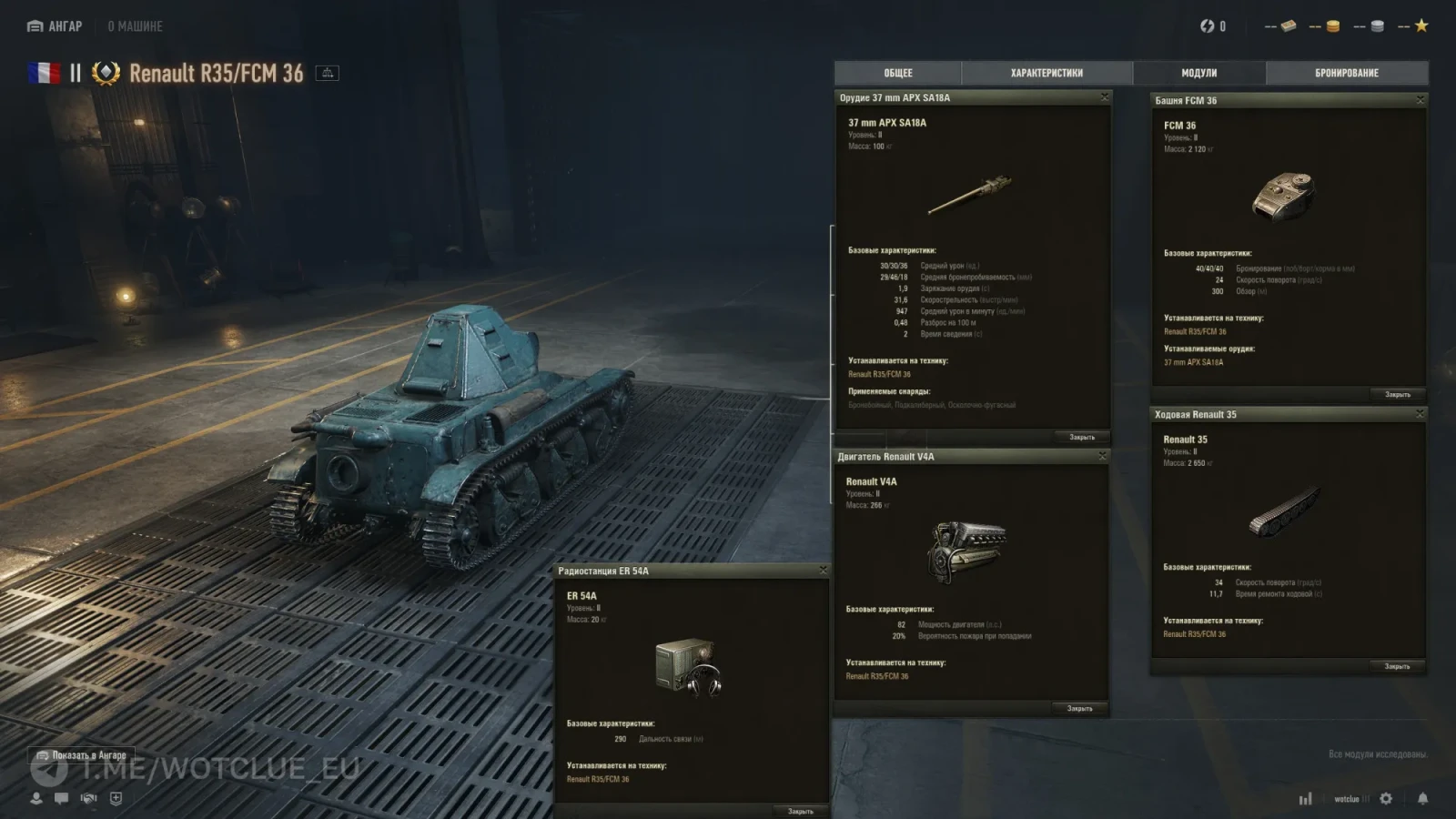Screen dimensions: 1456x819
Task: Close the Ходовая Renault 35 suspension panel
Action: pyautogui.click(x=1420, y=414)
